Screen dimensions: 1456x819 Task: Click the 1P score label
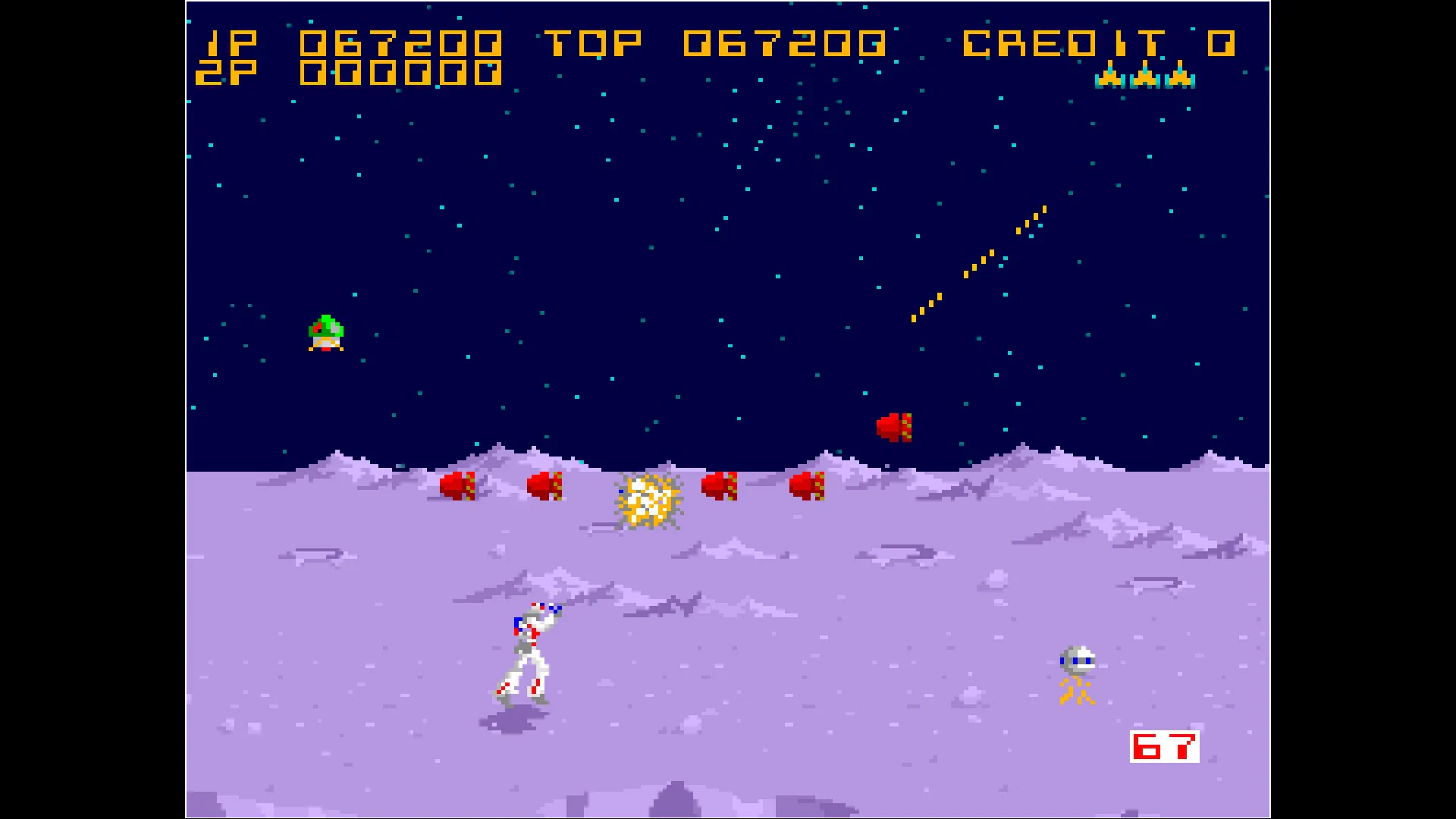click(231, 43)
